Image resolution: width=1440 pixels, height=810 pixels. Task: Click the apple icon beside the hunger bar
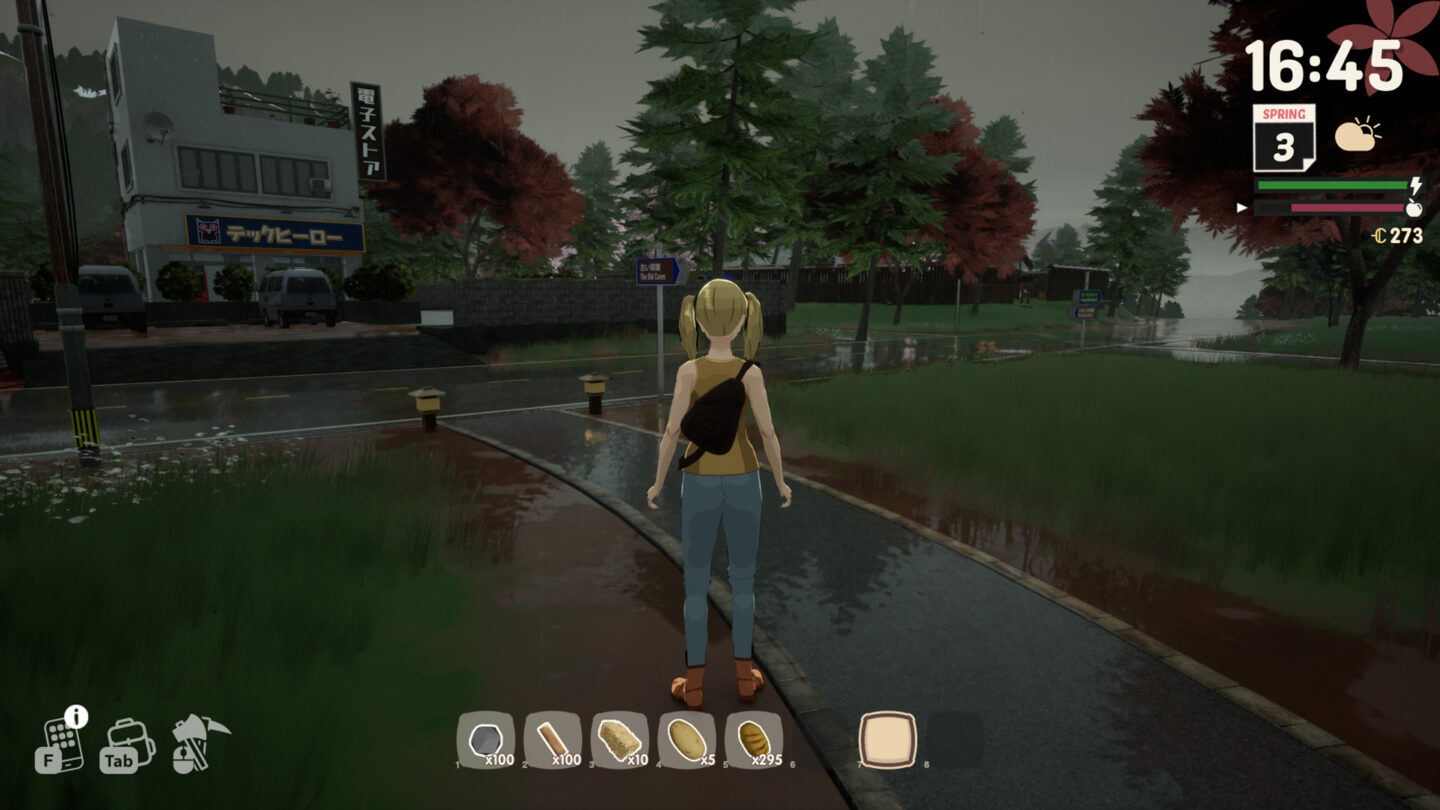(x=1416, y=207)
